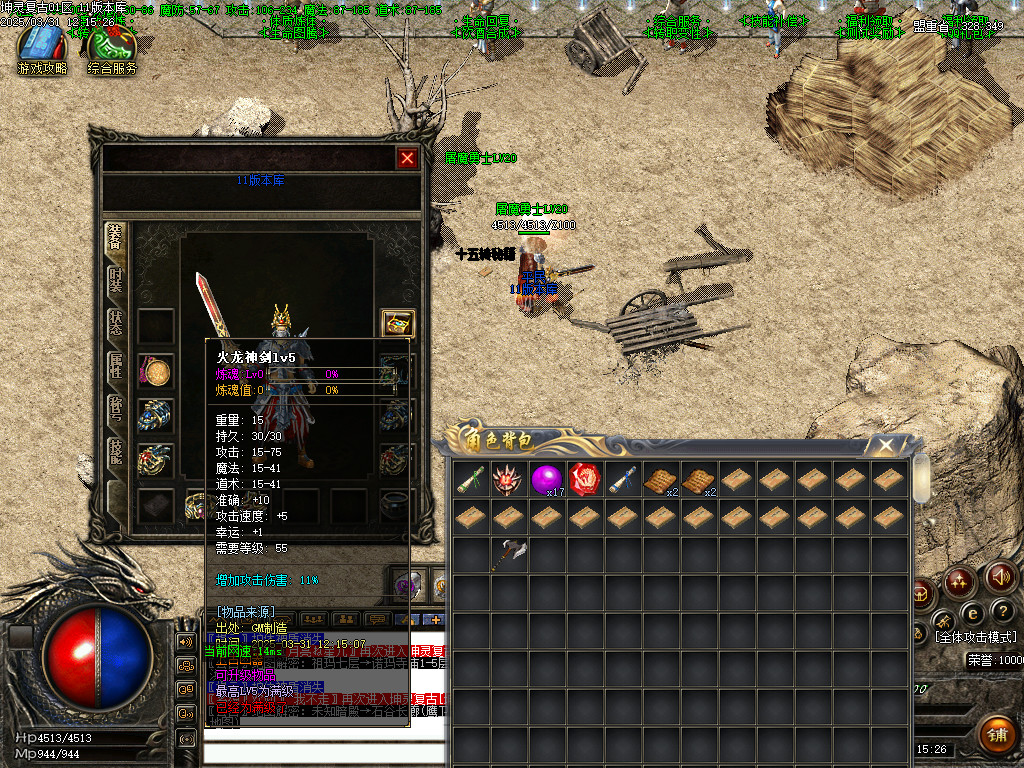Close the 角色背包 inventory window
Viewport: 1024px width, 768px height.
[x=885, y=445]
